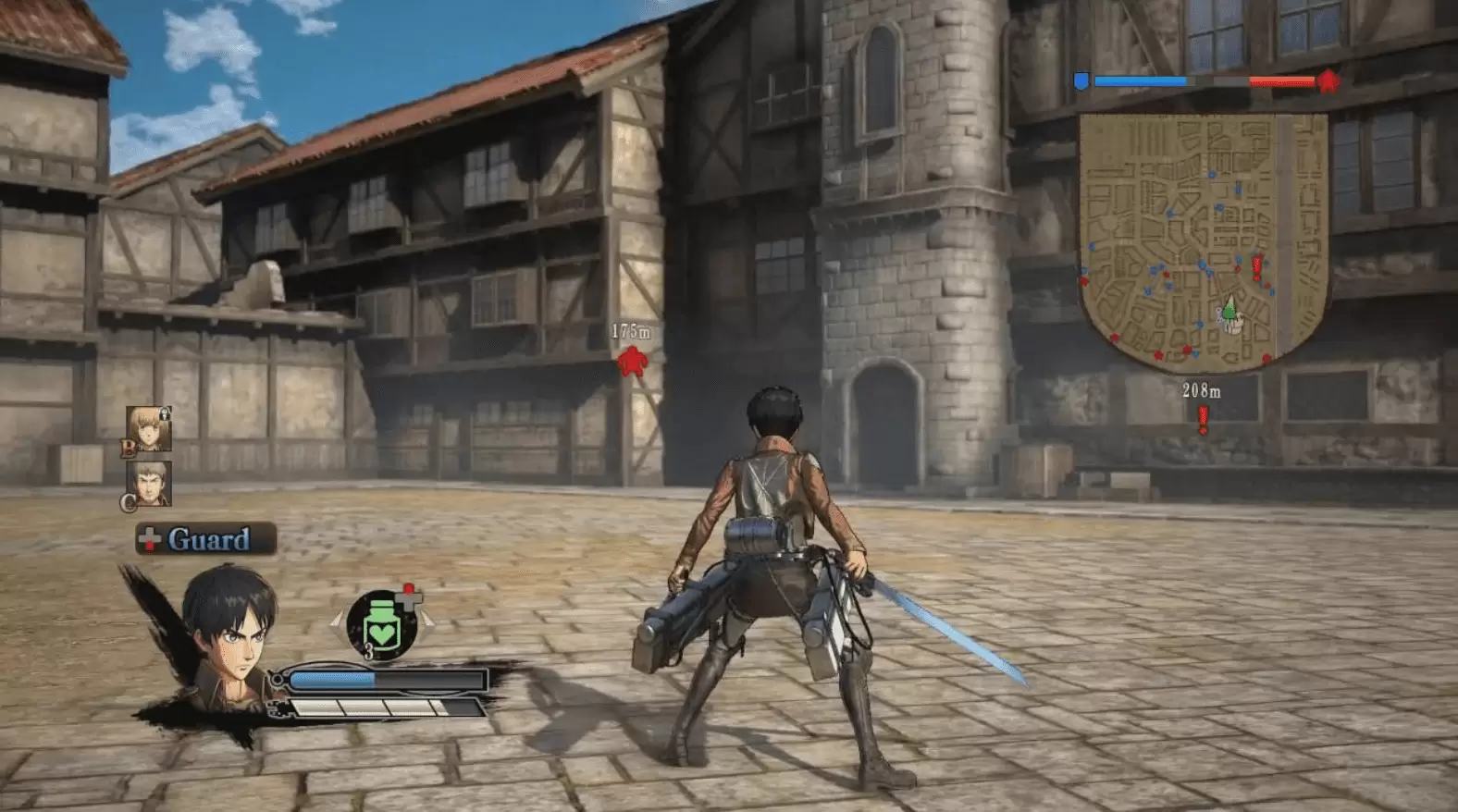The width and height of the screenshot is (1458, 812).
Task: Click the d-pad plus icon beside Guard
Action: pos(148,539)
